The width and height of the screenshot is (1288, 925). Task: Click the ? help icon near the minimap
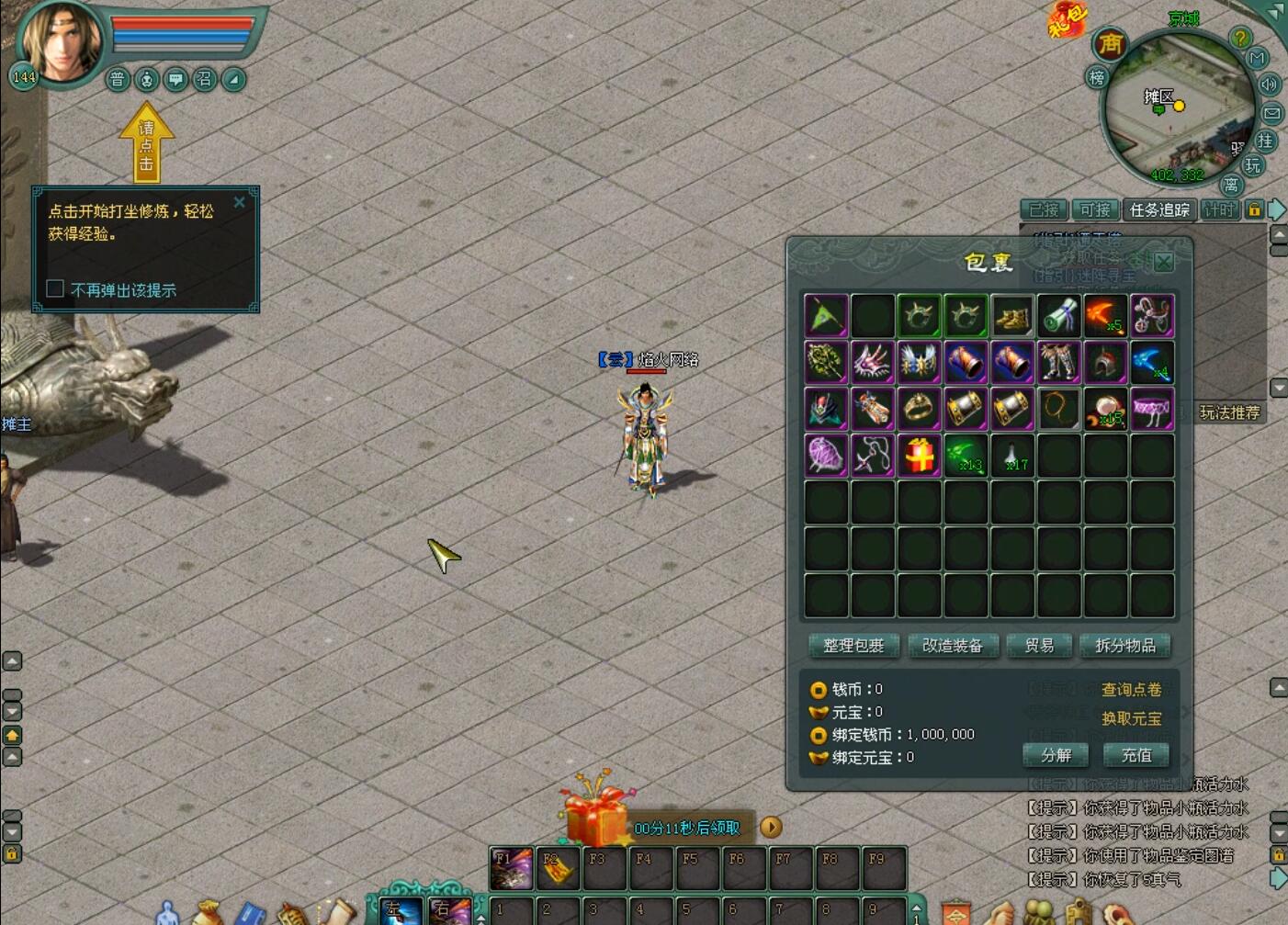coord(1240,38)
